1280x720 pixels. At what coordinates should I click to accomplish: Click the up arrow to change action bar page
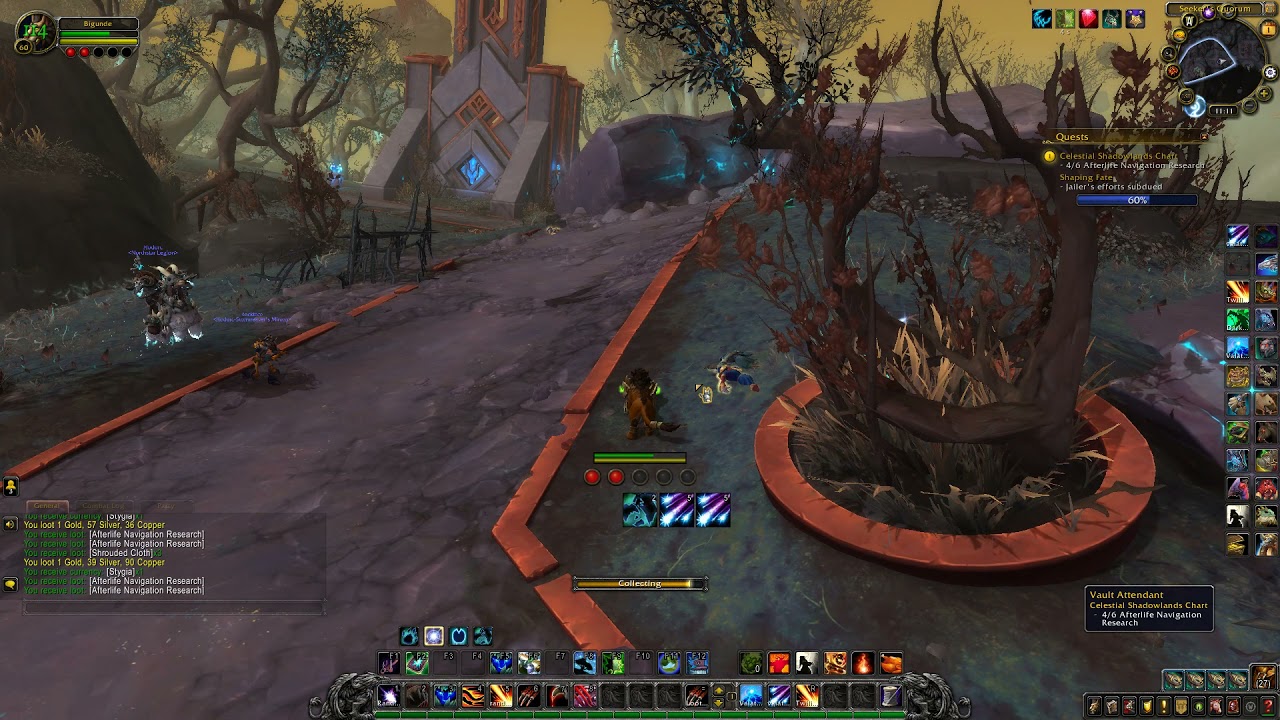(x=718, y=690)
